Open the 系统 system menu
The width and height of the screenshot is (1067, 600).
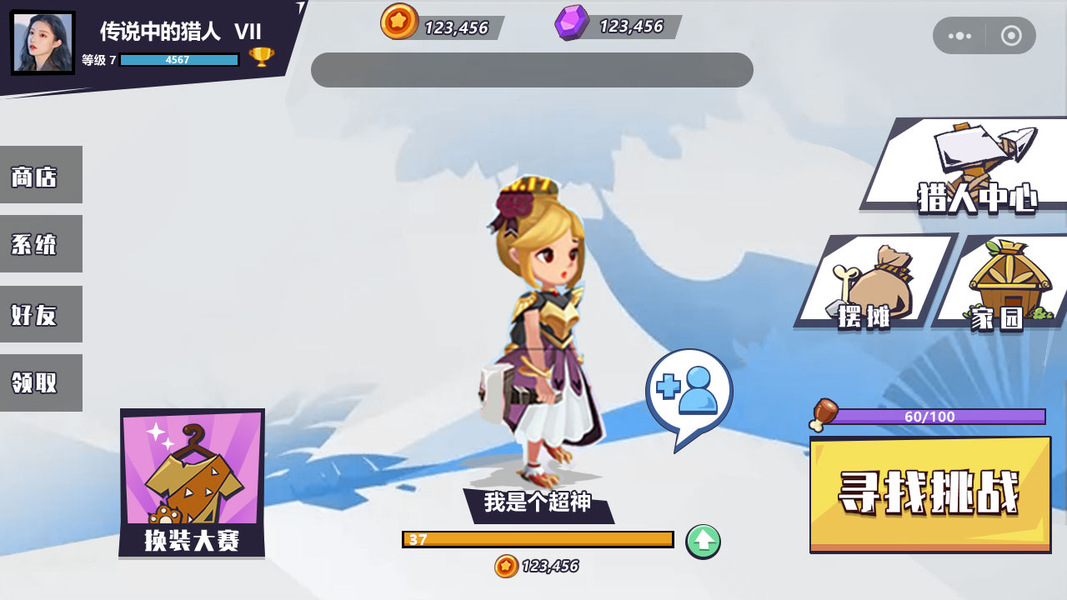coord(39,245)
